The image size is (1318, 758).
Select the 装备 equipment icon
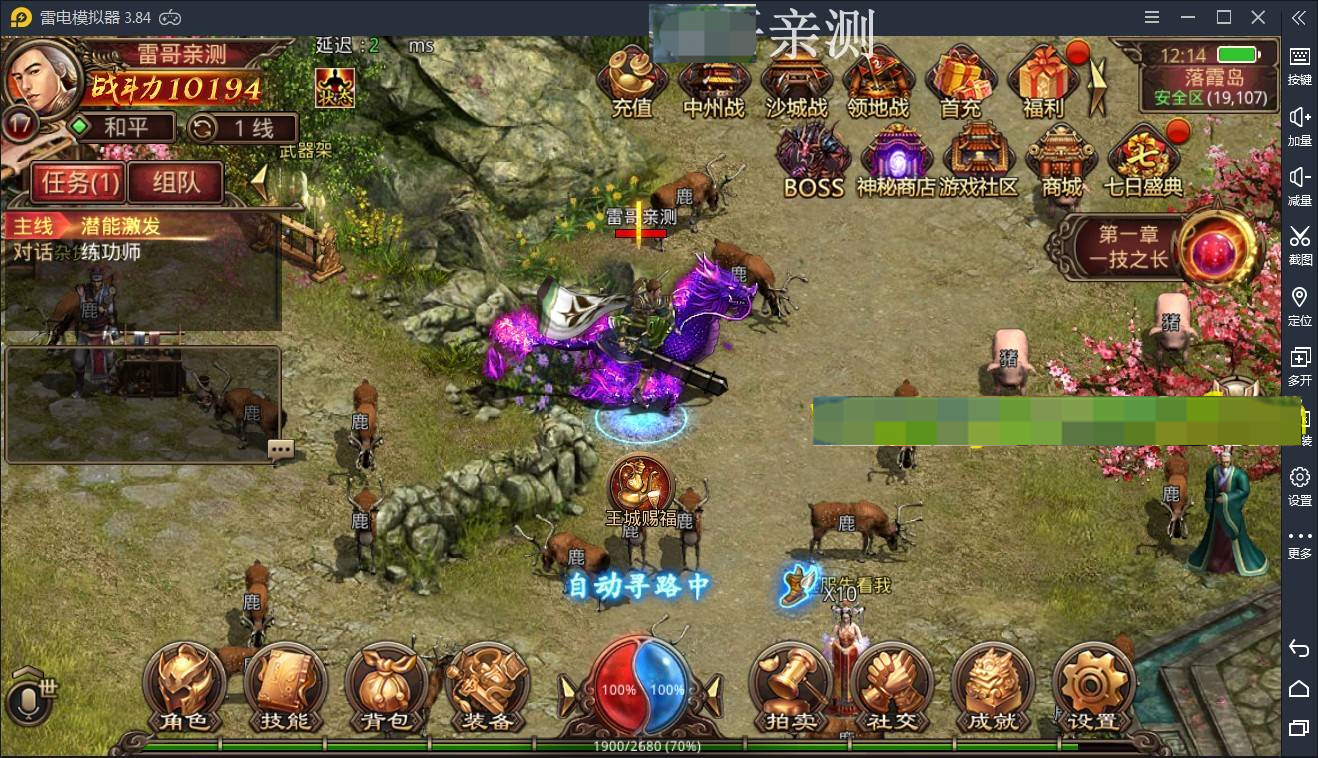[487, 688]
